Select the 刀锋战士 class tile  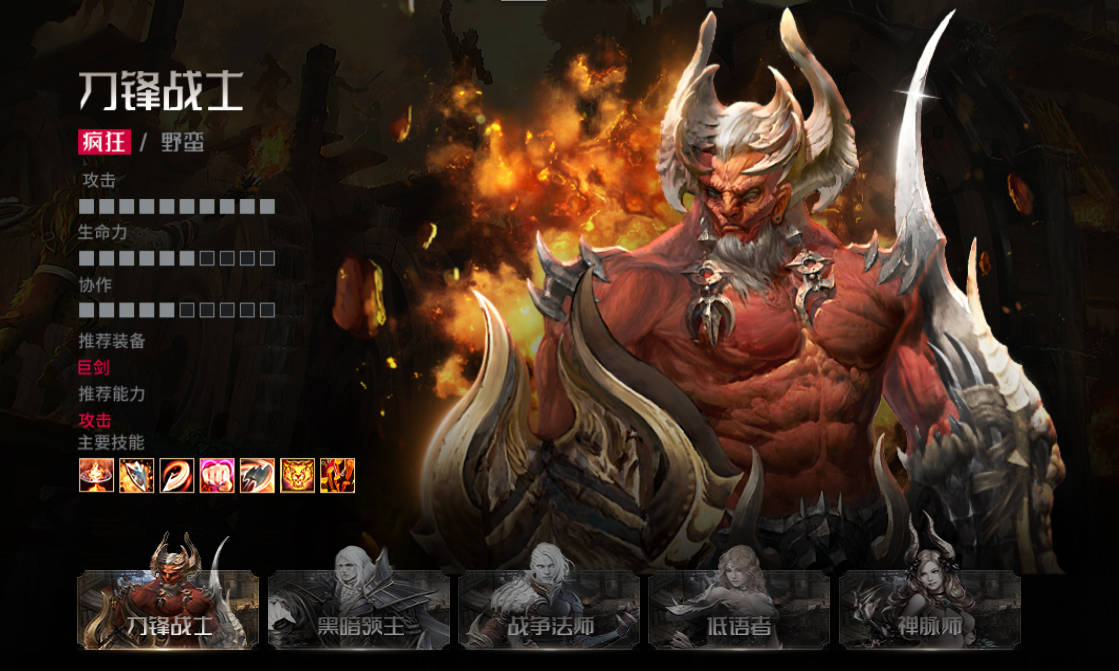168,610
